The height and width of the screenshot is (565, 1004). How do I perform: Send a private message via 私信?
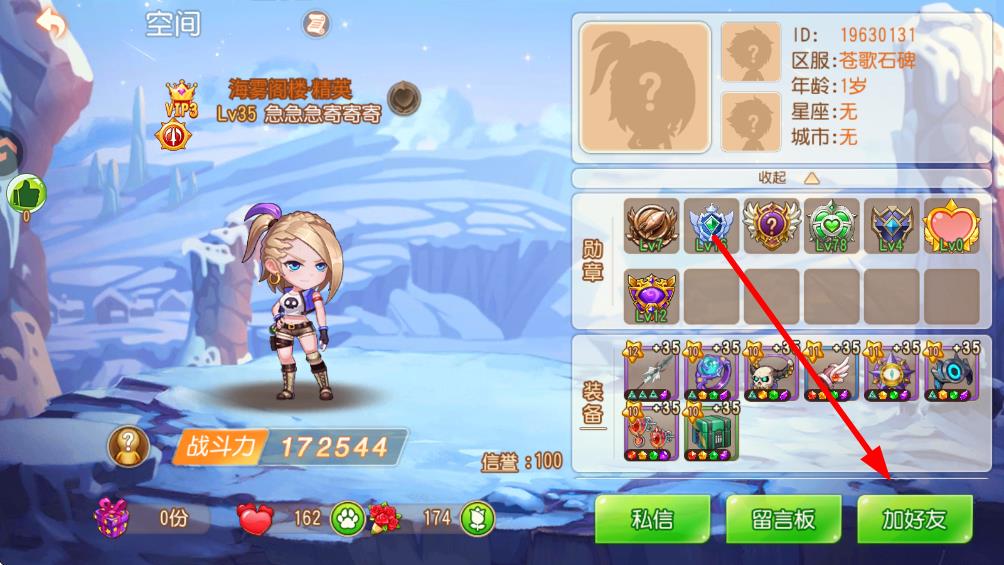(x=652, y=520)
